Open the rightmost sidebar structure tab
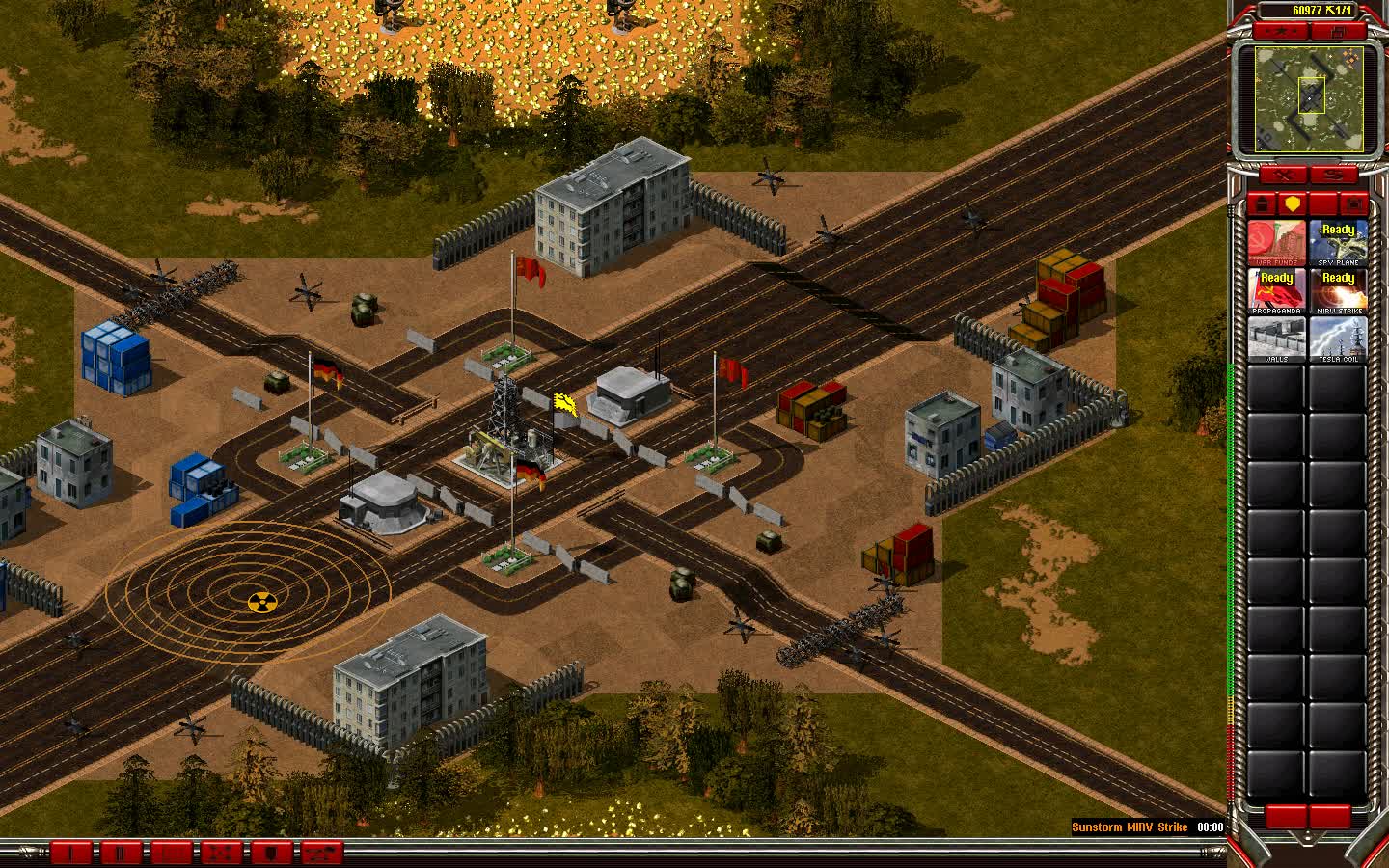This screenshot has height=868, width=1389. click(1354, 203)
